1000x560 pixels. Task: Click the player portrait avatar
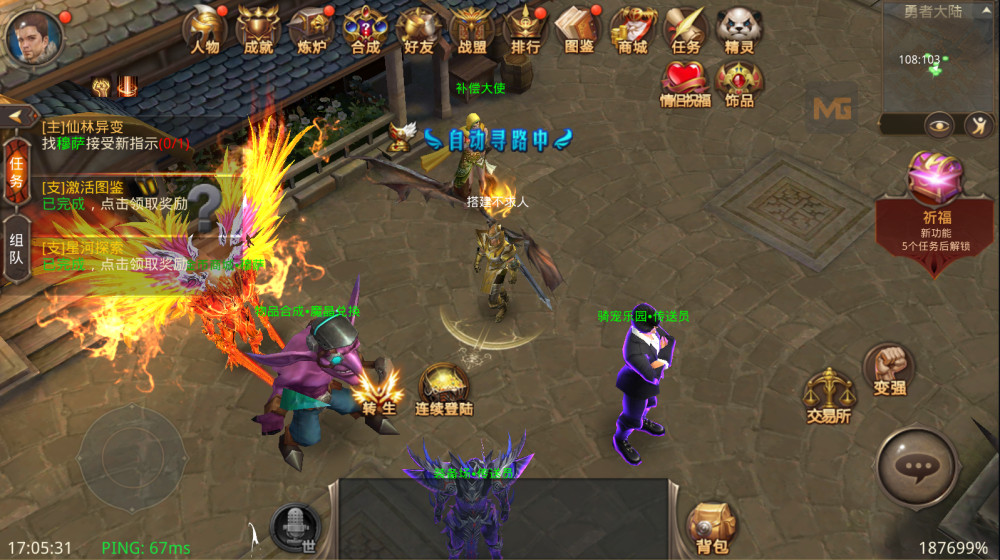(x=34, y=38)
